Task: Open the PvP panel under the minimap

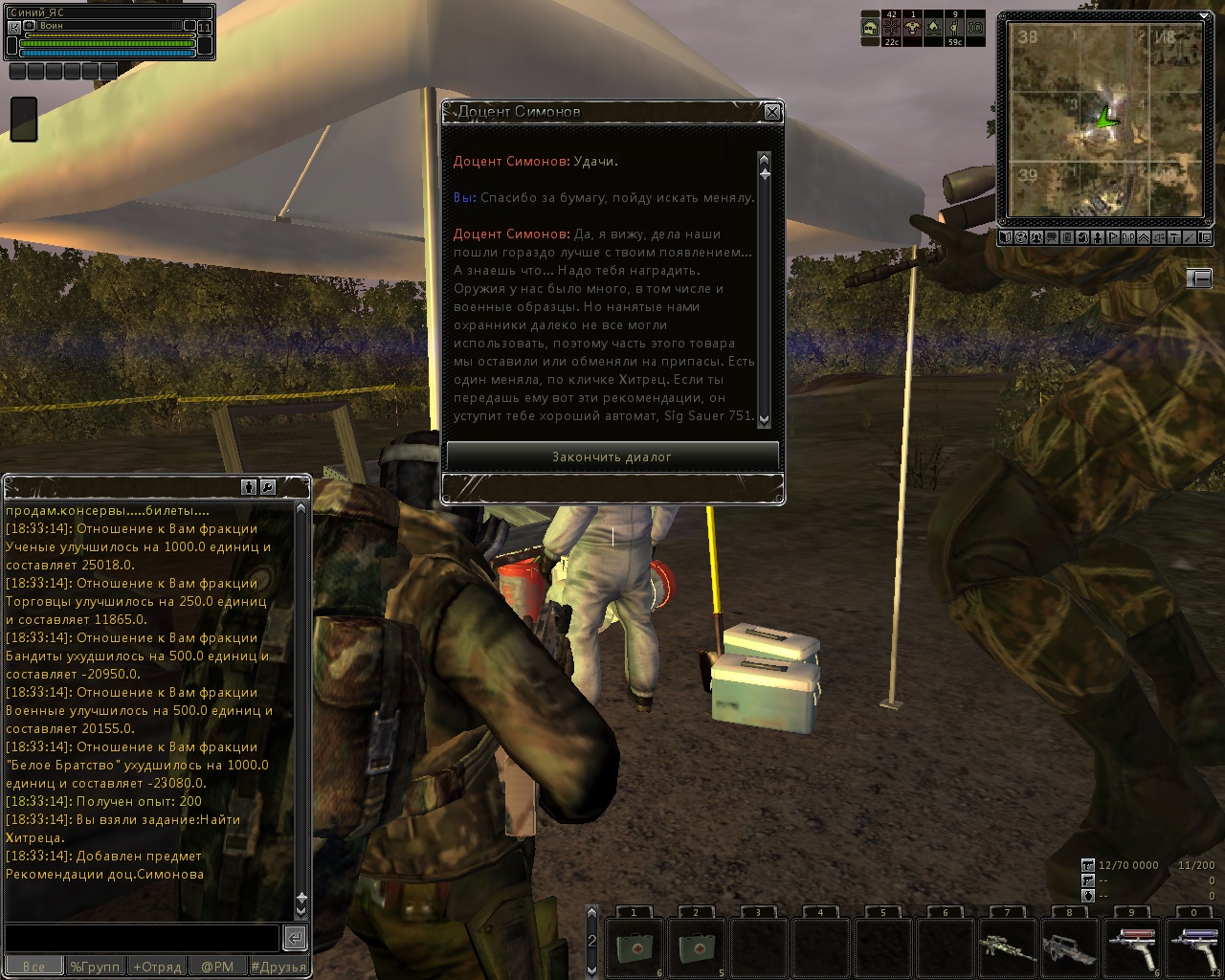Action: 1128,237
